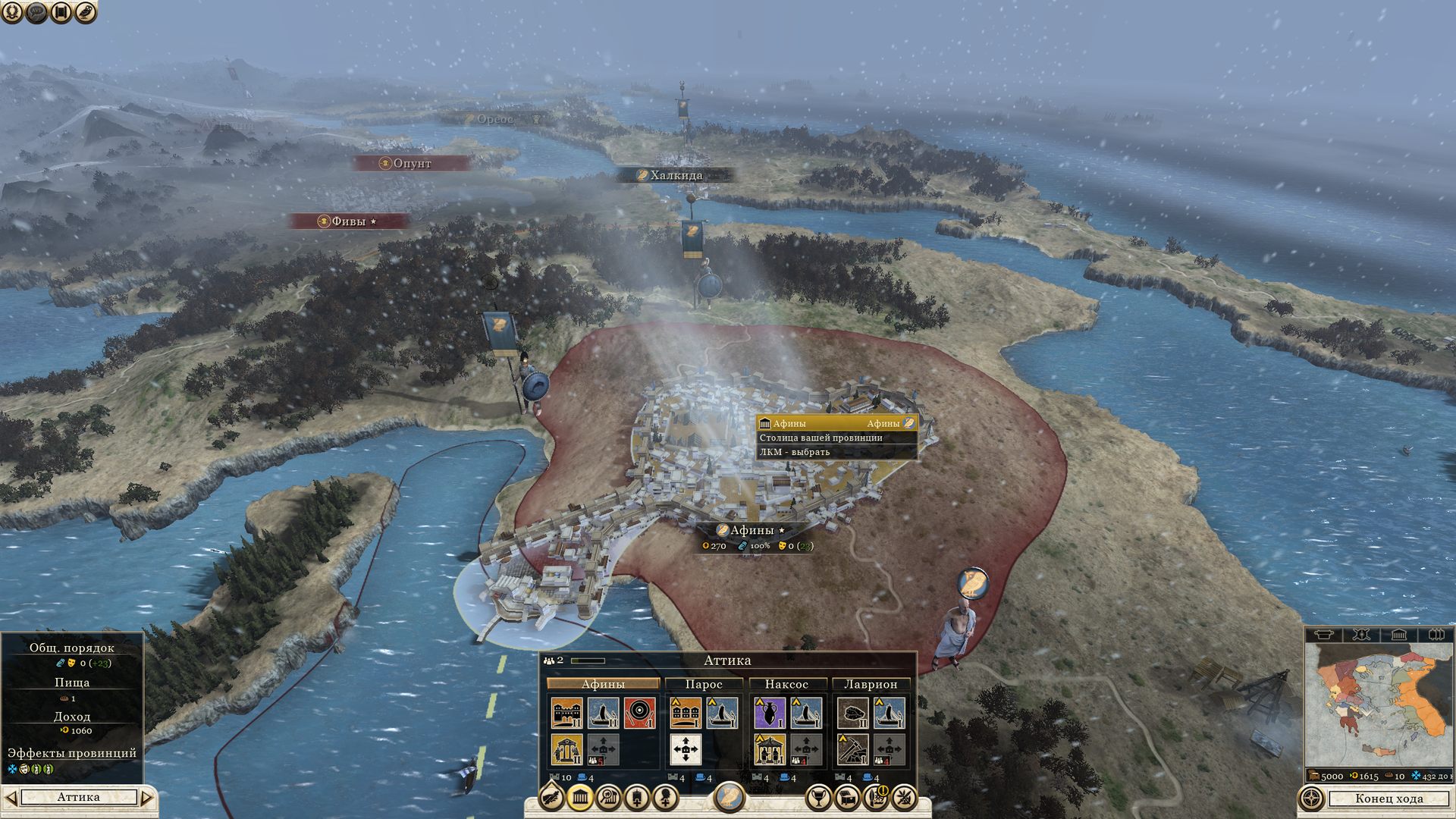Select the owl faction crest on the bottom bar
1456x819 pixels.
[x=729, y=796]
